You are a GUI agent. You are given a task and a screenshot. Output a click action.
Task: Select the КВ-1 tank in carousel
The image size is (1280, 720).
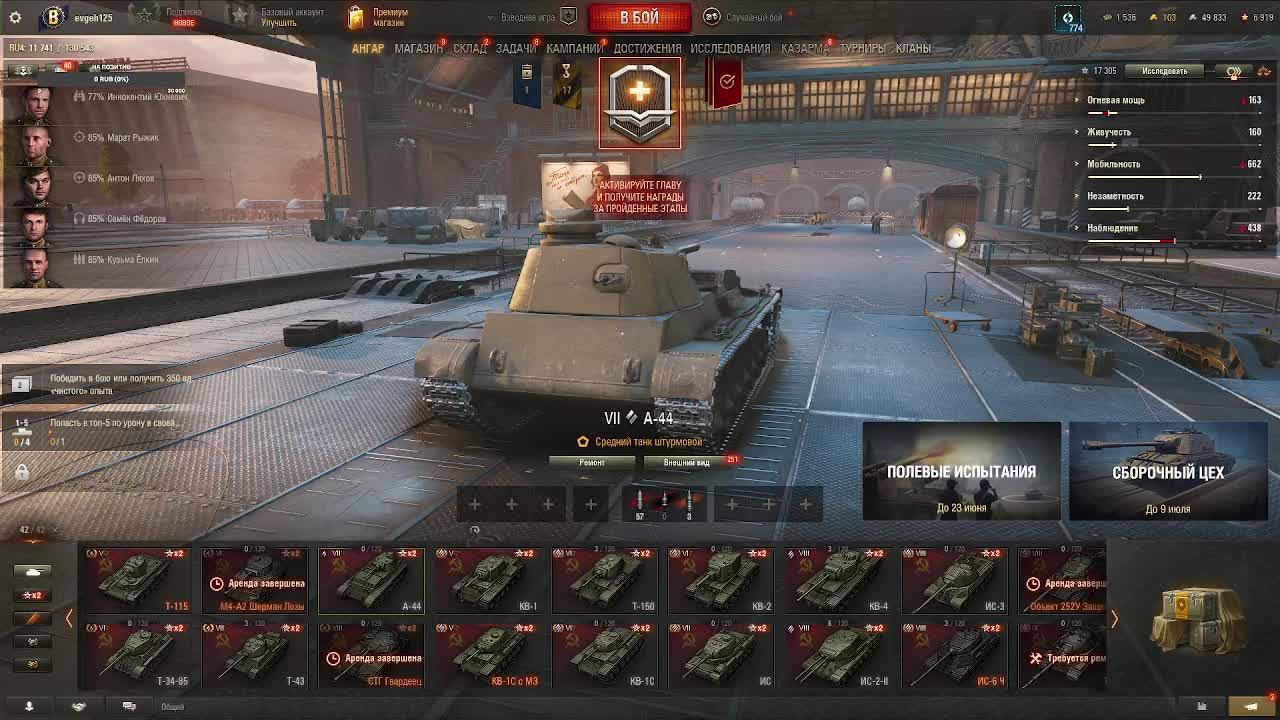point(488,580)
